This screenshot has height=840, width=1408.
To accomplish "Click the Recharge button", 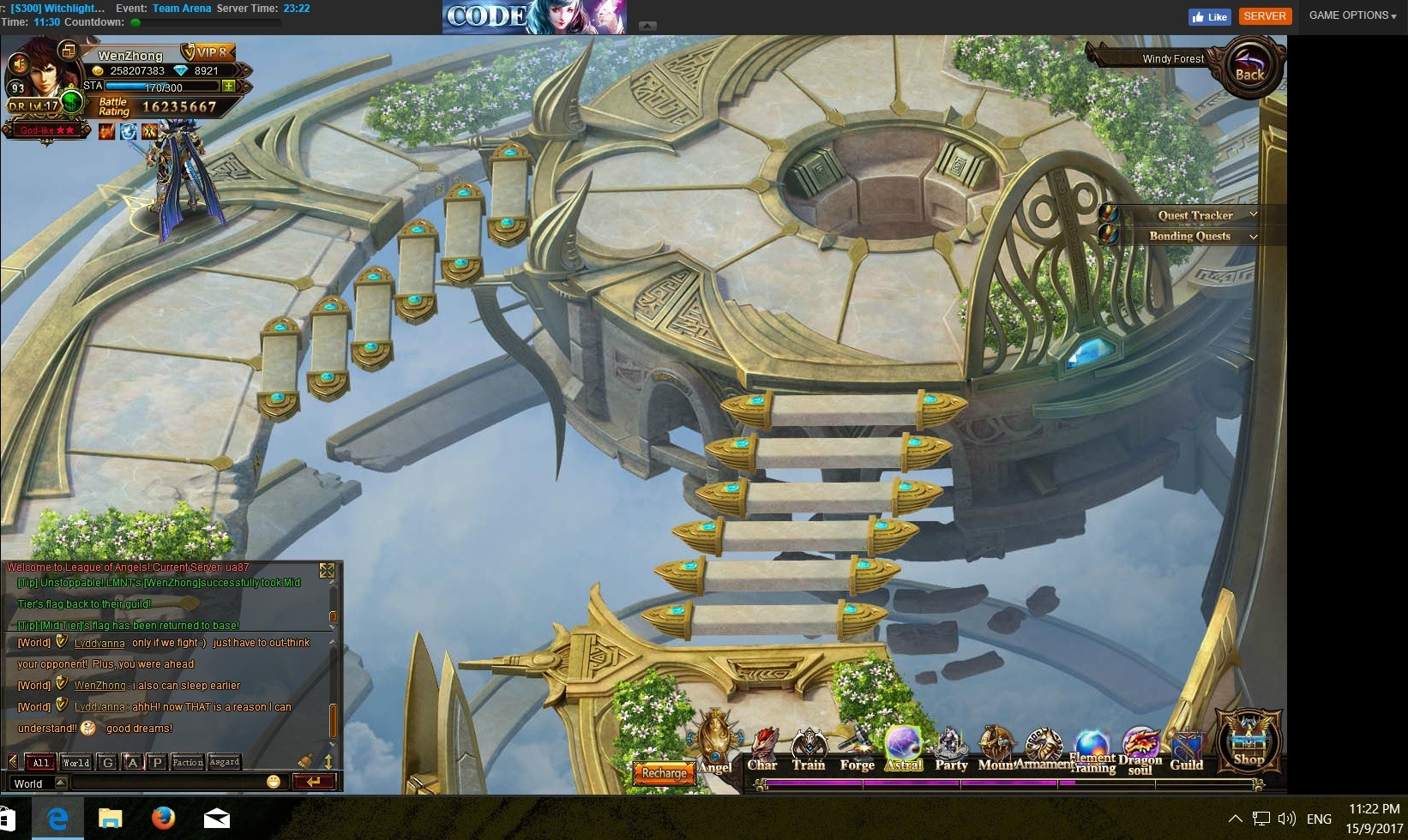I will 664,773.
